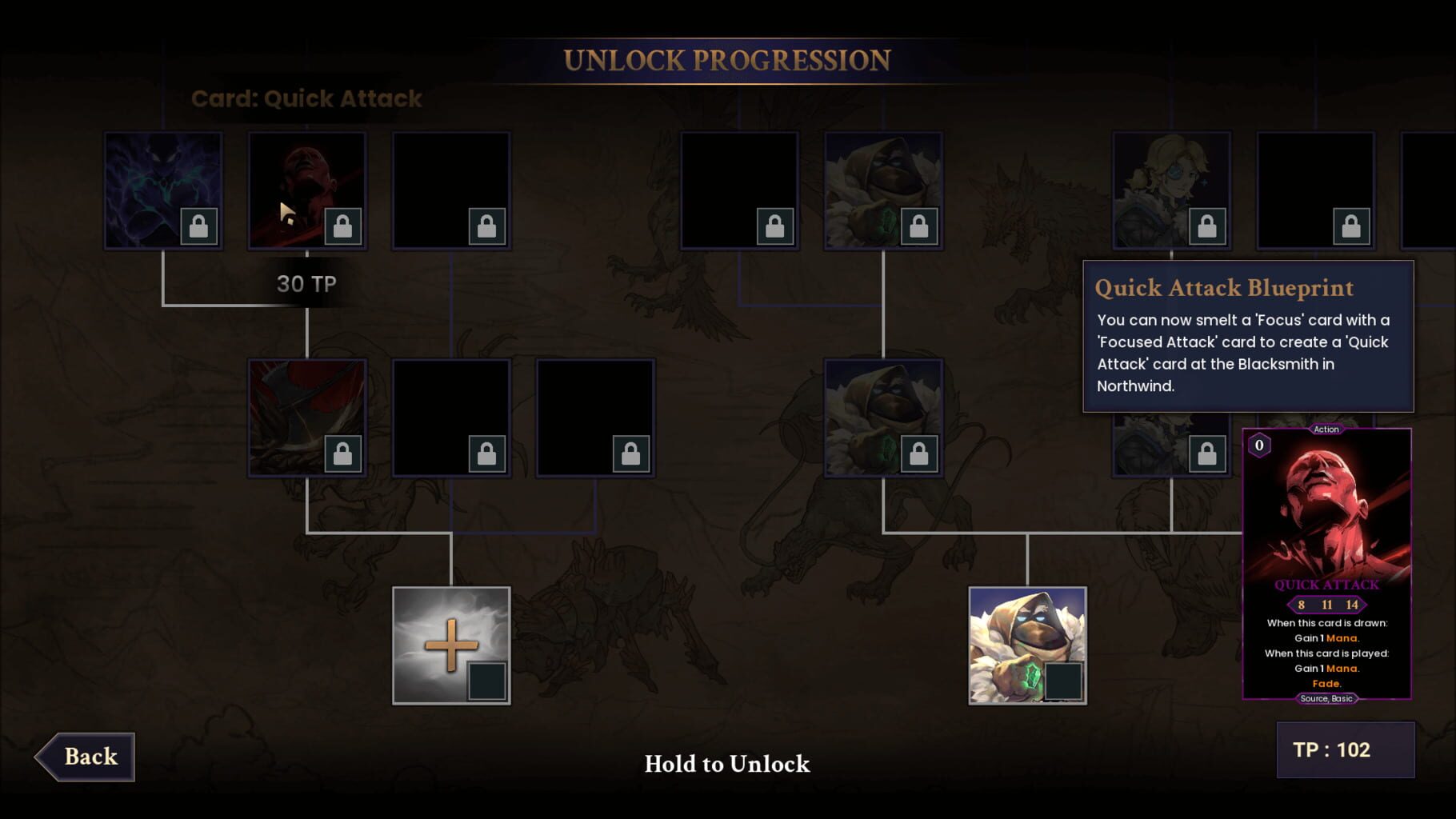Click the lock icon on the Quick Attack node
The height and width of the screenshot is (819, 1456).
pyautogui.click(x=344, y=226)
